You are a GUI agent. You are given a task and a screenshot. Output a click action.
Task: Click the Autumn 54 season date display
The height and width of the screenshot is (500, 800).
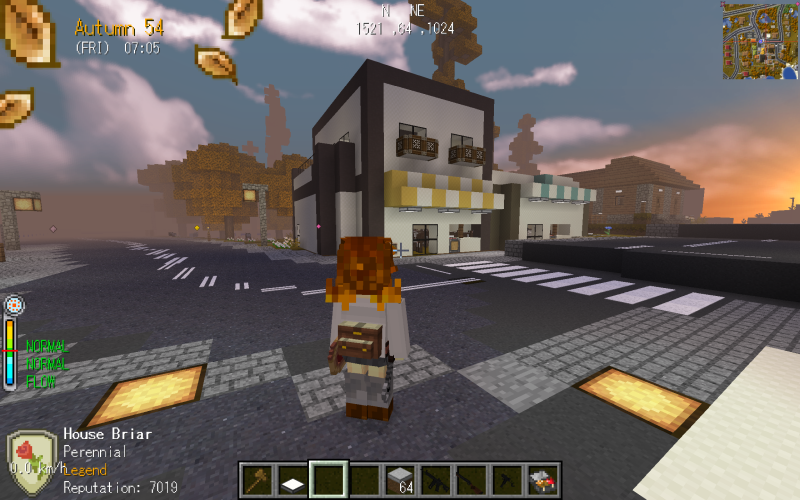pyautogui.click(x=119, y=27)
